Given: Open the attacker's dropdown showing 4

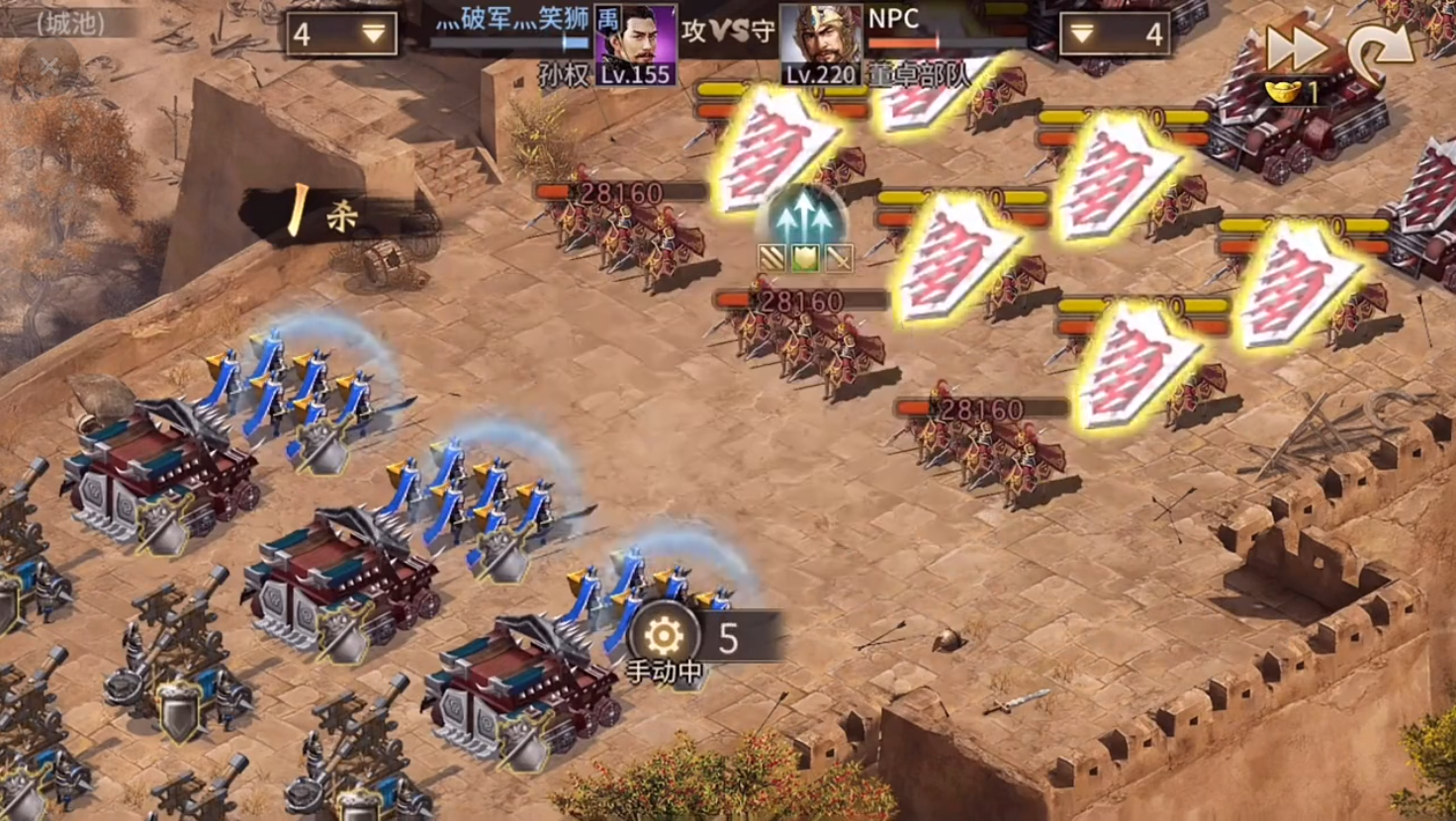Looking at the screenshot, I should tap(340, 36).
